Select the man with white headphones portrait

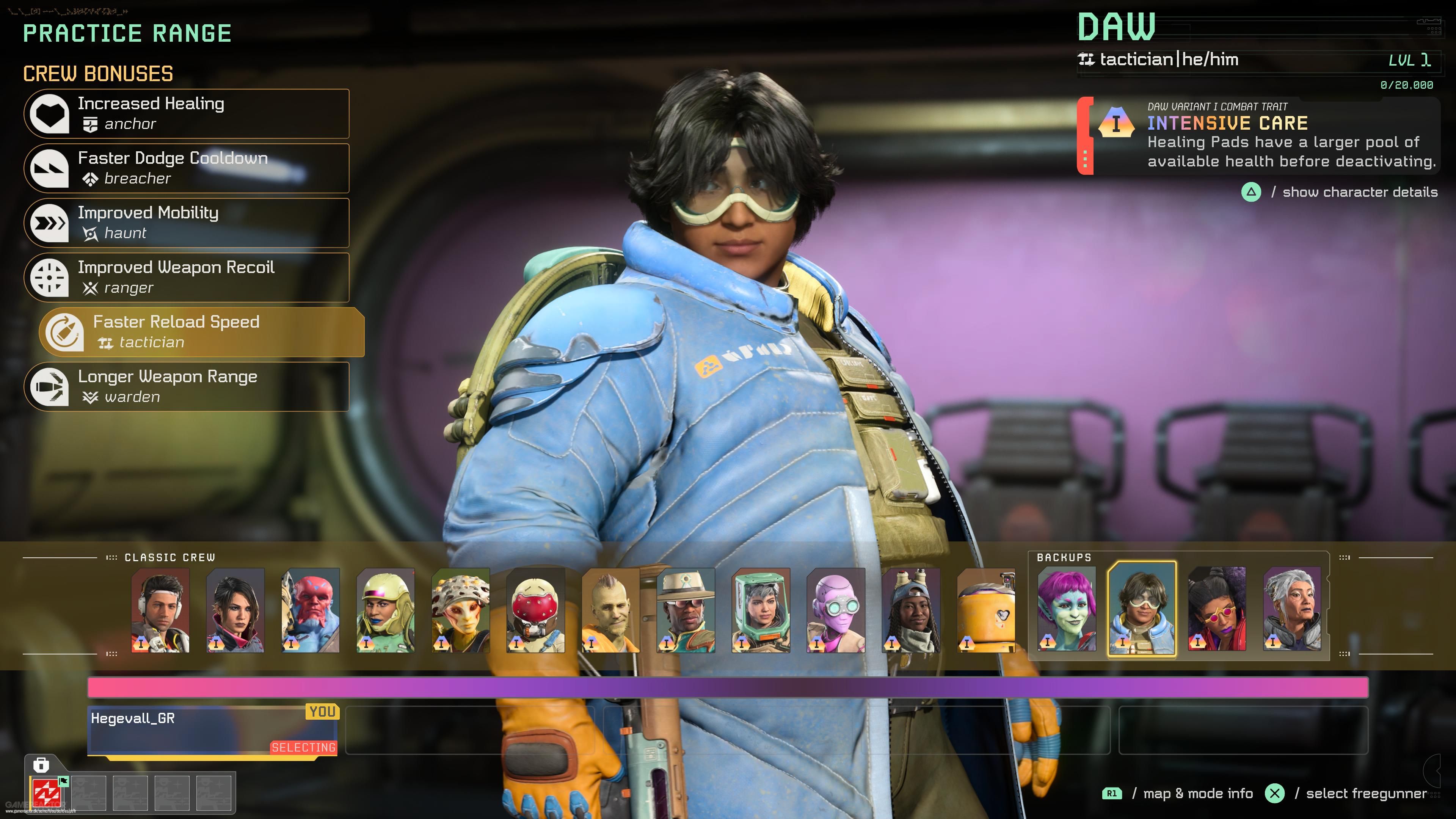click(x=160, y=610)
